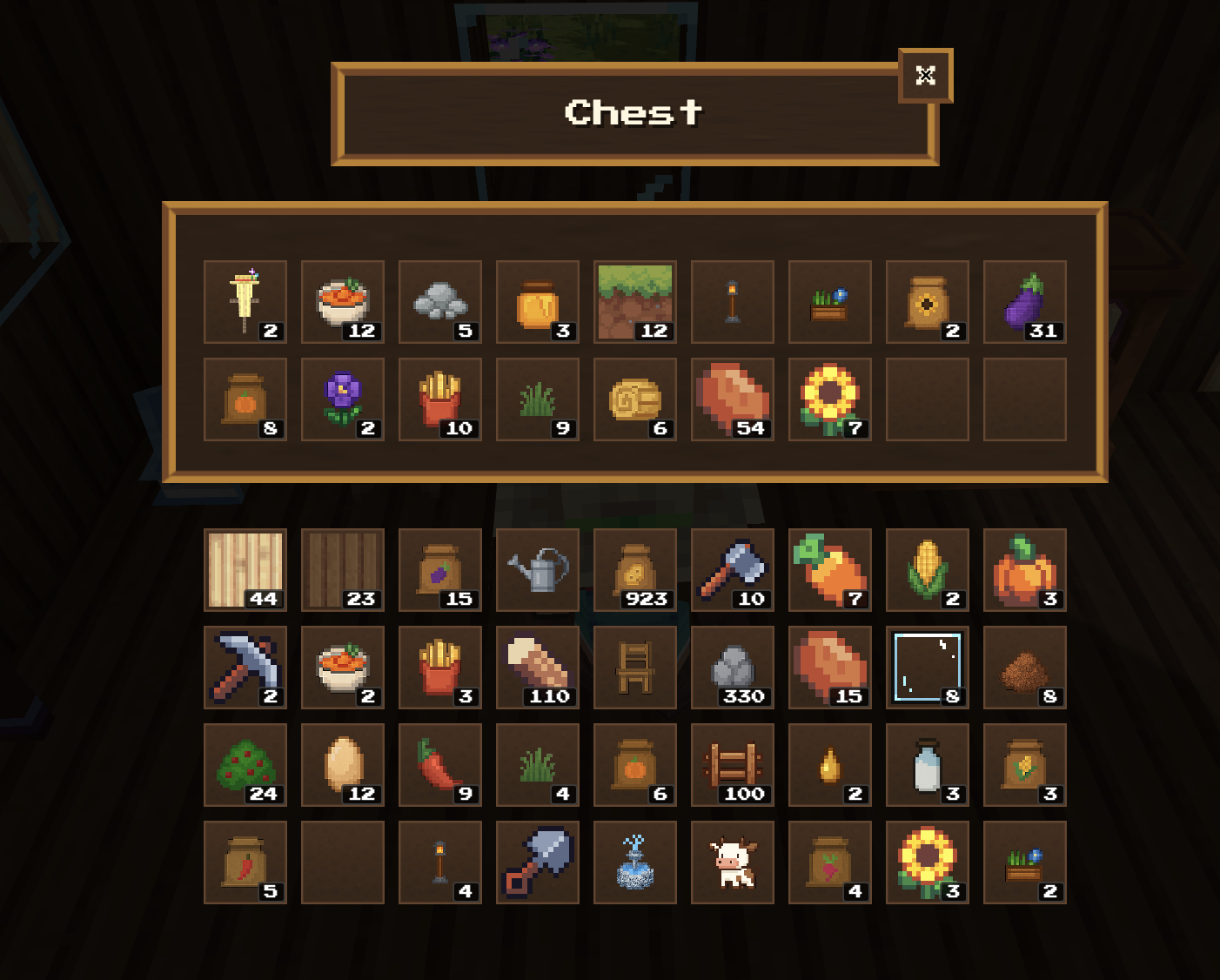Viewport: 1220px width, 980px height.
Task: Pick the milk bottle stack
Action: pyautogui.click(x=927, y=765)
